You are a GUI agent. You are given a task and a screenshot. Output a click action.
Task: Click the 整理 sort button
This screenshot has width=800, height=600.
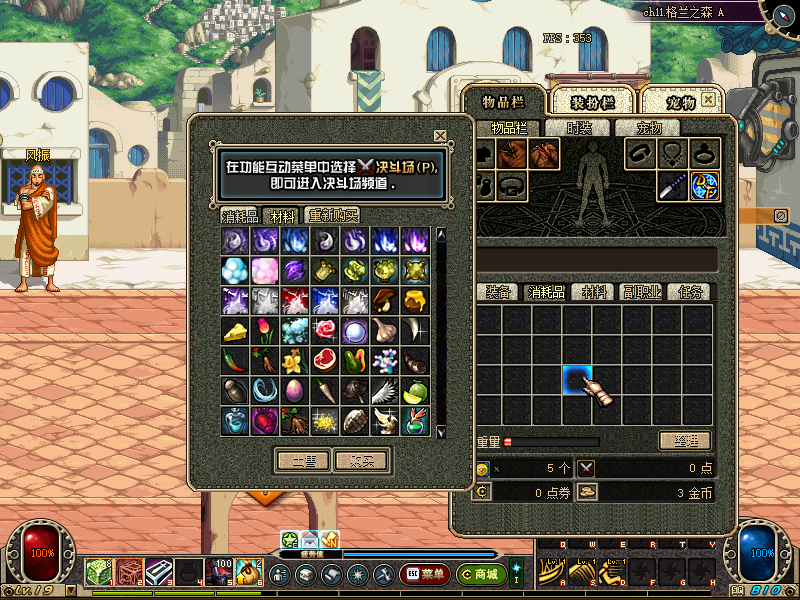(685, 441)
